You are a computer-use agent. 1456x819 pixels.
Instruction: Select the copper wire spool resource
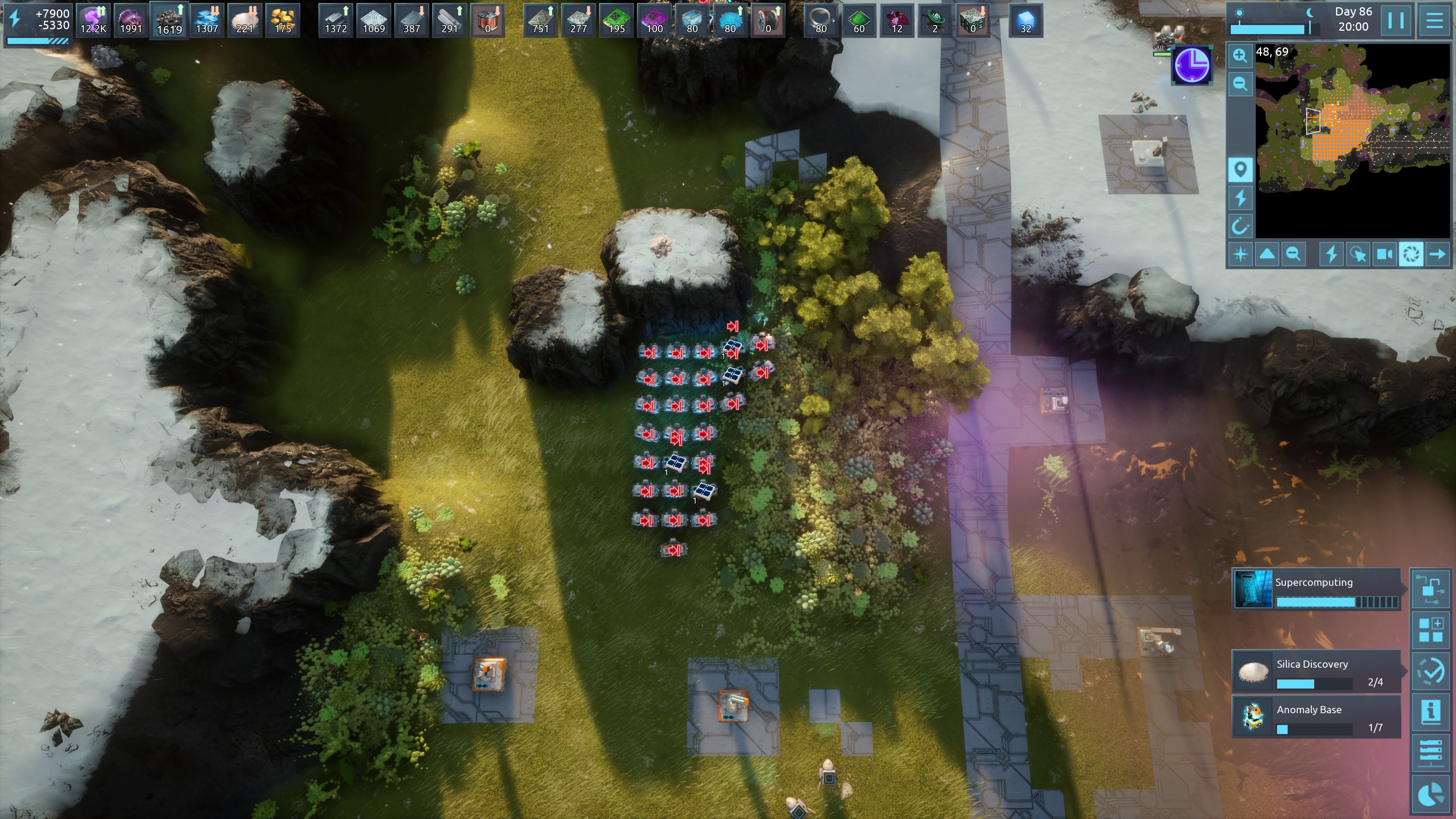[767, 20]
